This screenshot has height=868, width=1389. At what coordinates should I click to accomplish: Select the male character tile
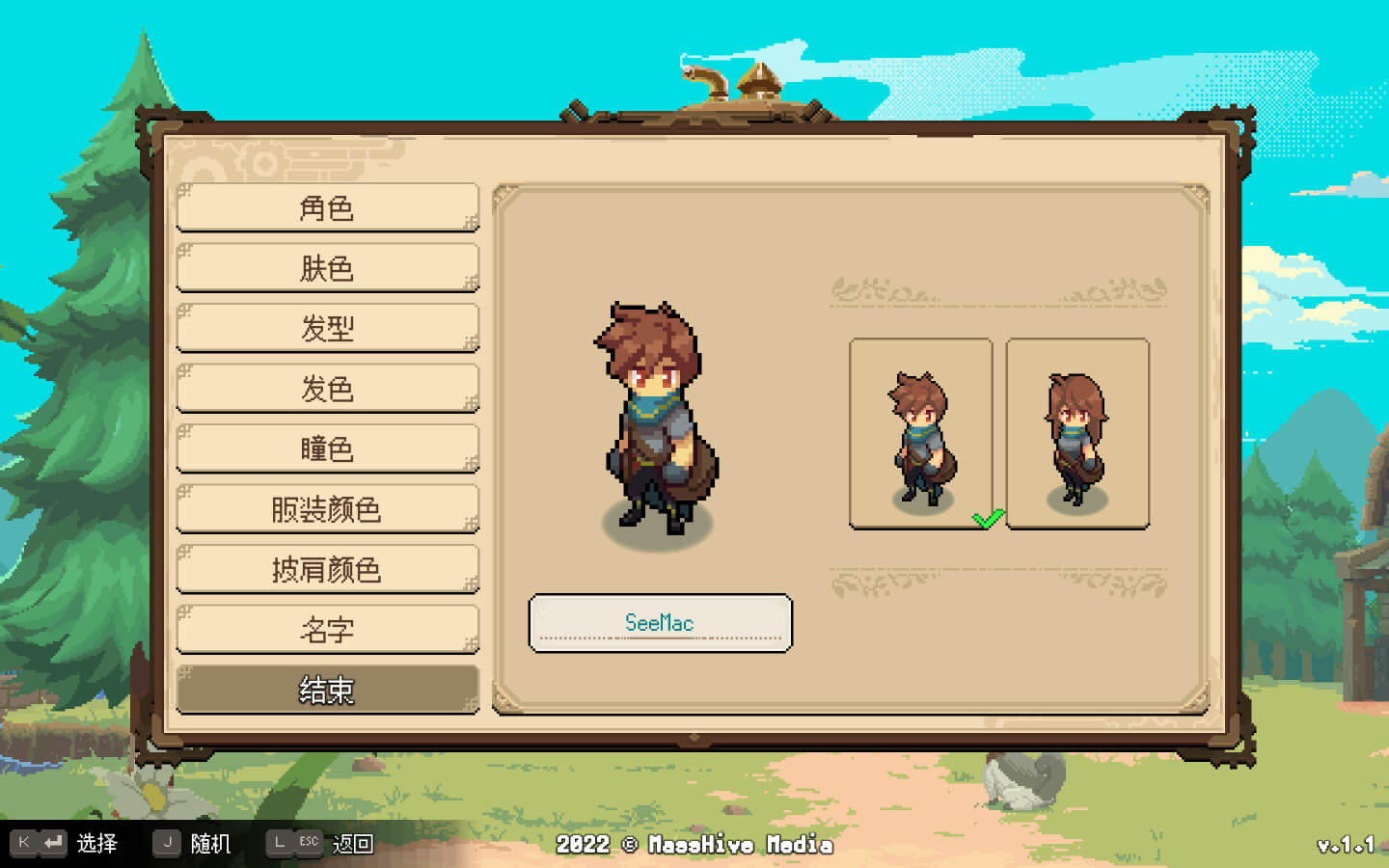pos(920,433)
